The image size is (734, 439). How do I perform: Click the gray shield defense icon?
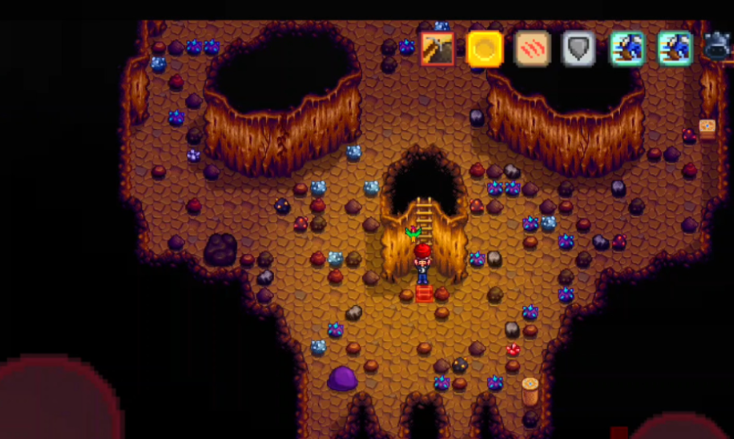(580, 48)
